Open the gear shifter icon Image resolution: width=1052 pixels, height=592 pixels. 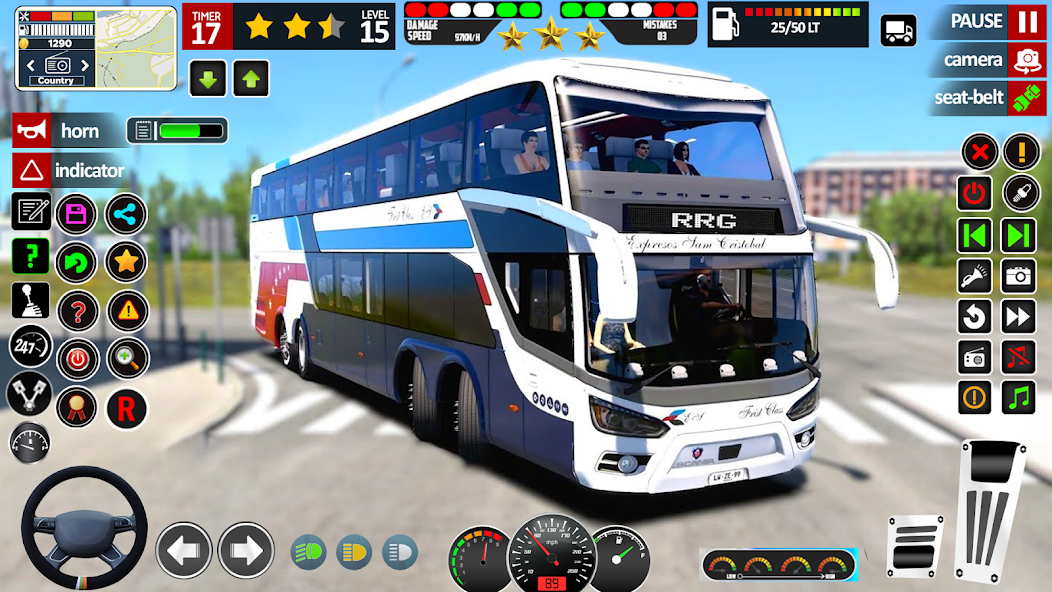pos(30,300)
